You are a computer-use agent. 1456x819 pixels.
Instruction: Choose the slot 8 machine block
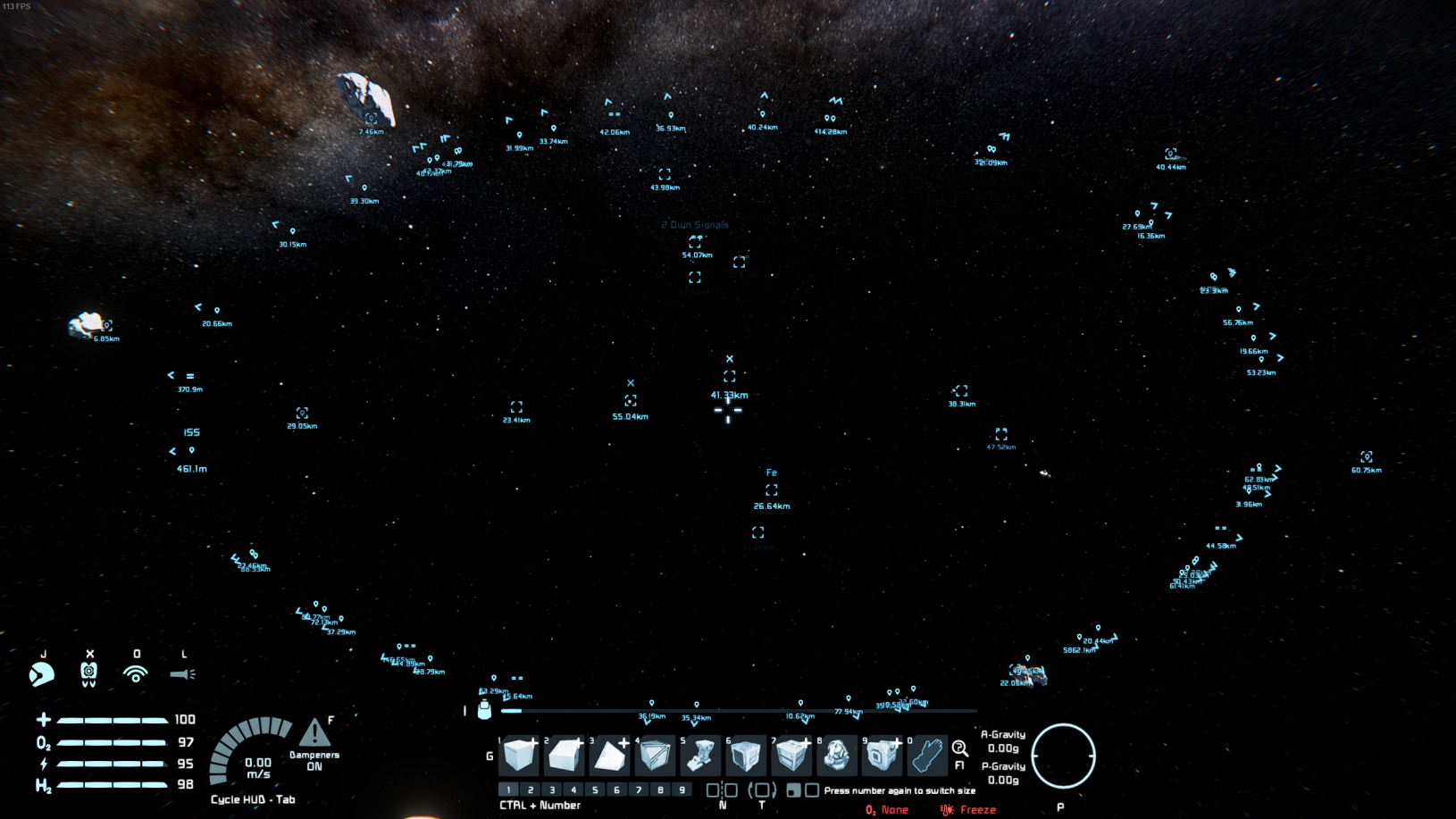point(838,756)
